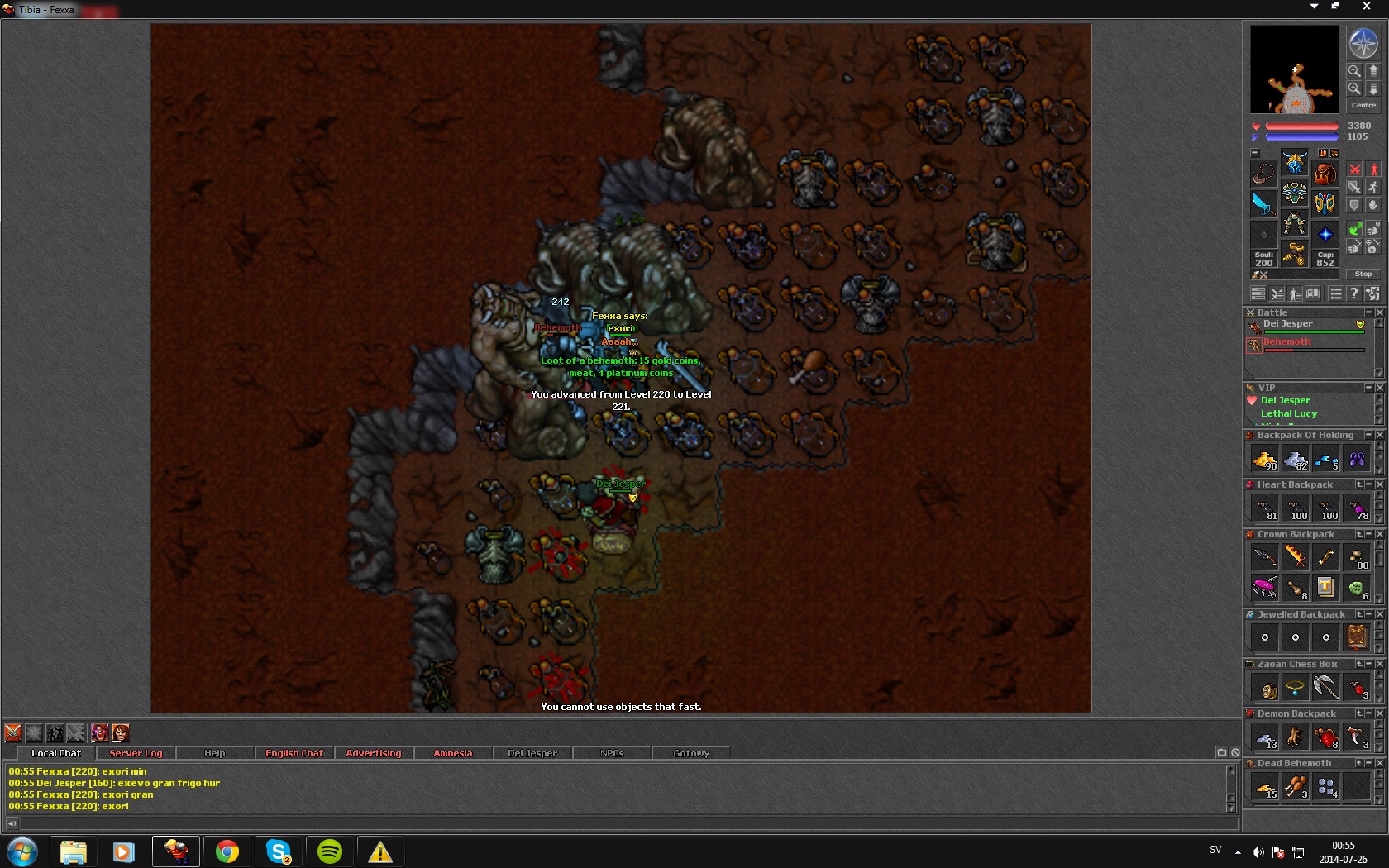
Task: Zoom out on the minimap
Action: click(1354, 71)
